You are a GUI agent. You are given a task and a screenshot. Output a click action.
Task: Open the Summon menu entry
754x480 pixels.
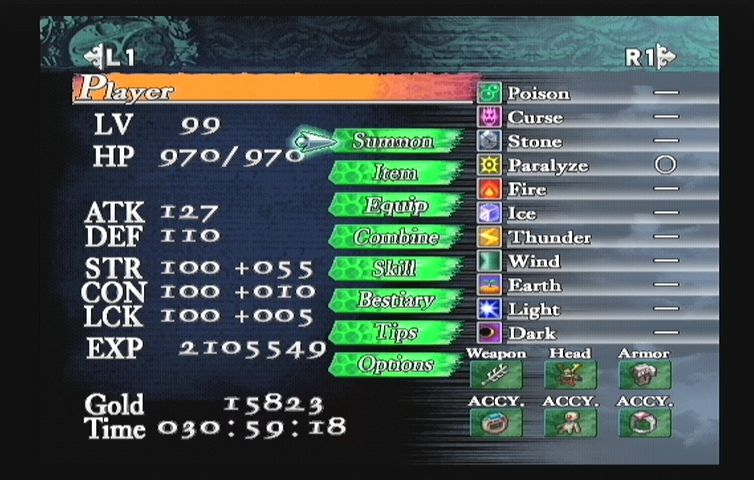point(394,141)
